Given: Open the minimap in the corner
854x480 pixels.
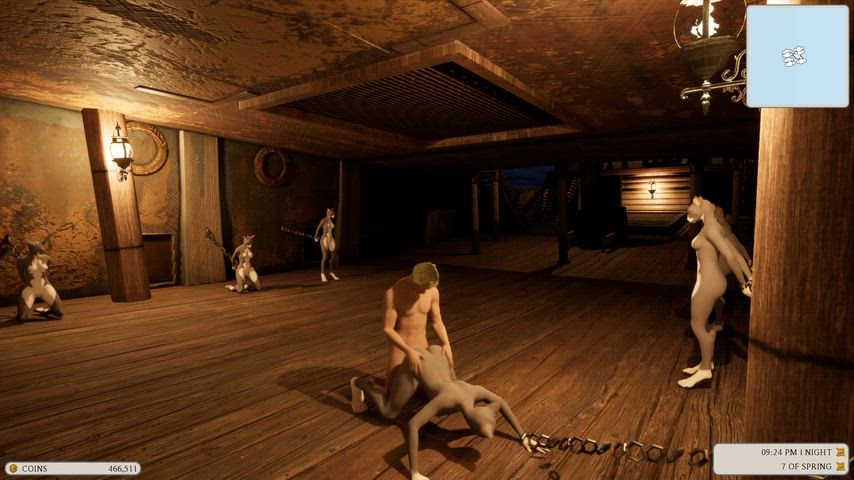Looking at the screenshot, I should [x=797, y=56].
